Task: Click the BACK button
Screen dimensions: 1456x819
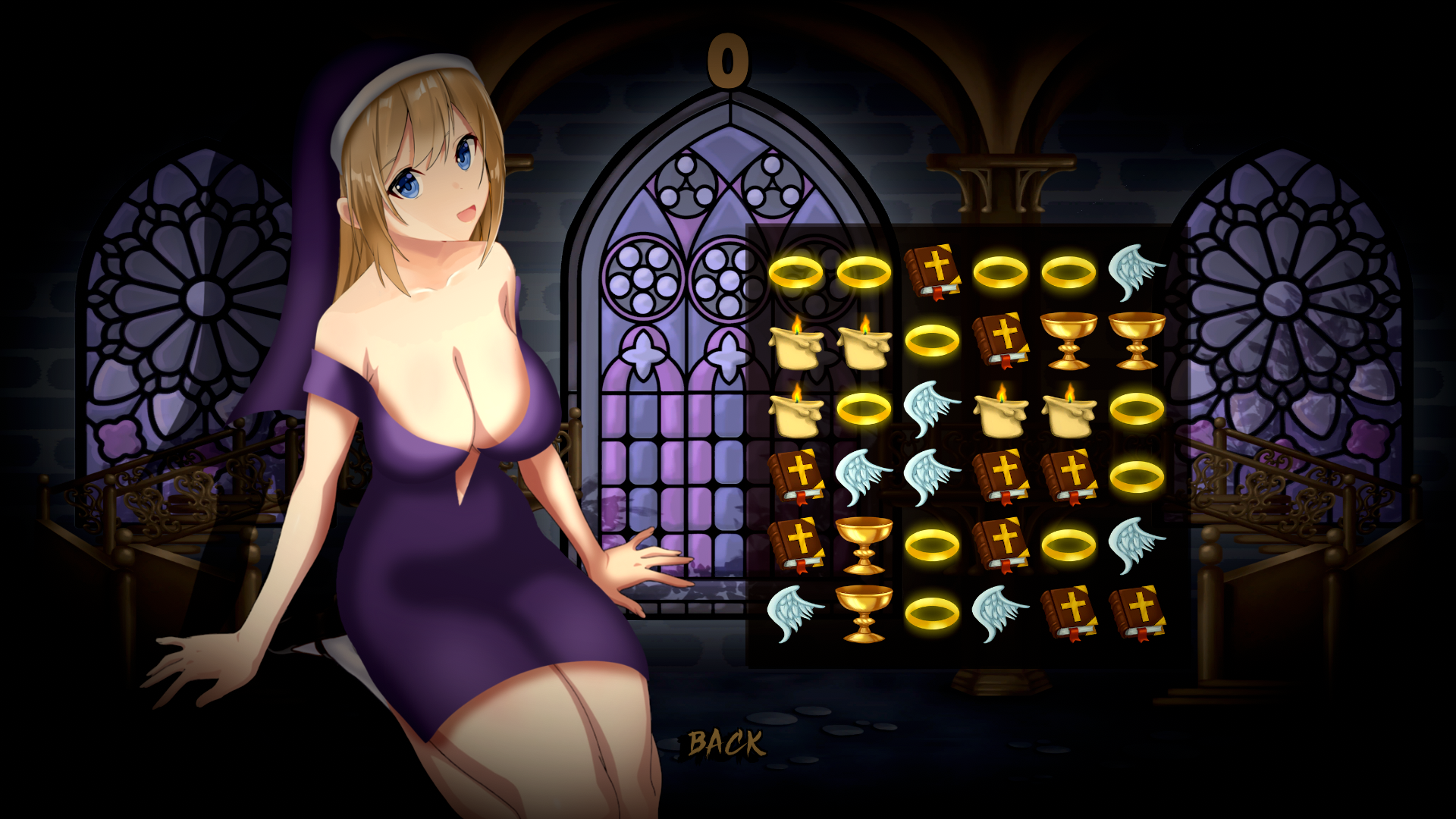Action: (726, 743)
